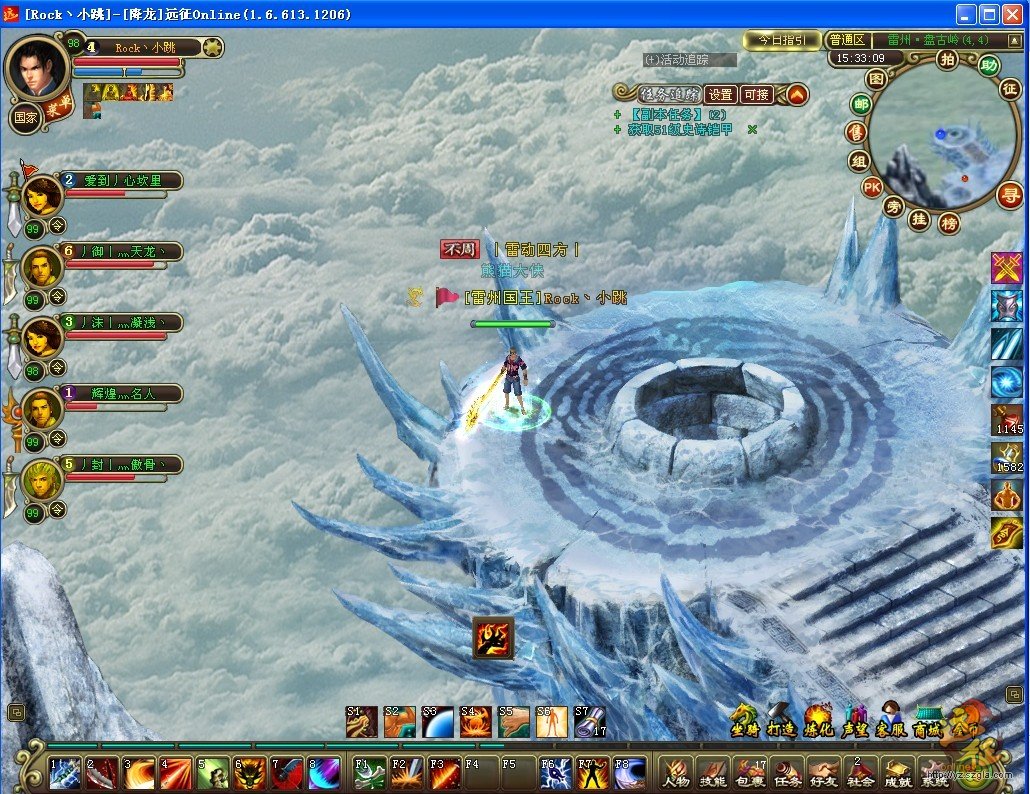Activate the dragon head skill in slot 6
The width and height of the screenshot is (1030, 794).
pos(248,772)
